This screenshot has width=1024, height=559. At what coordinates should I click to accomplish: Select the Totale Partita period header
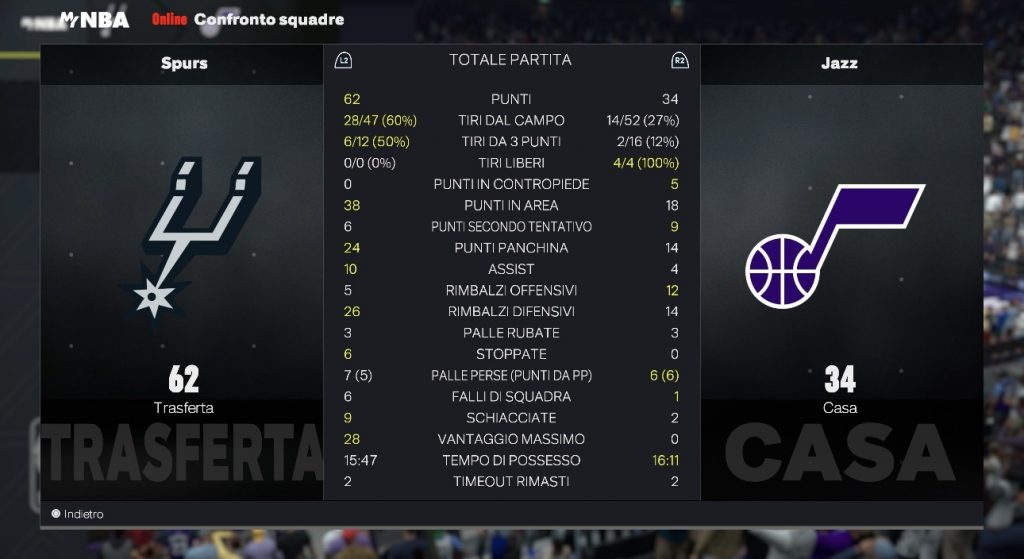(510, 60)
